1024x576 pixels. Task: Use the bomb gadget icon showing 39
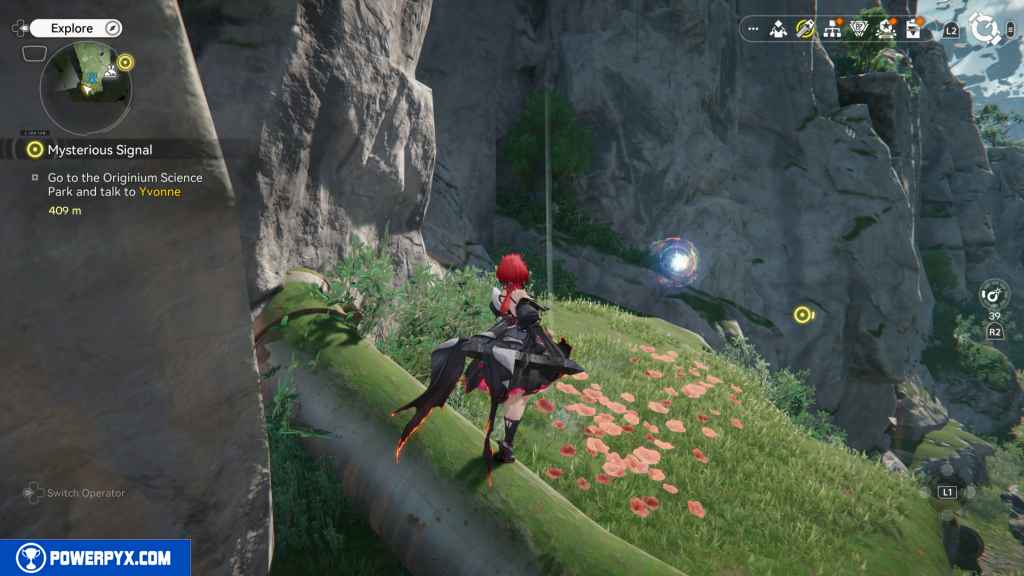(995, 295)
